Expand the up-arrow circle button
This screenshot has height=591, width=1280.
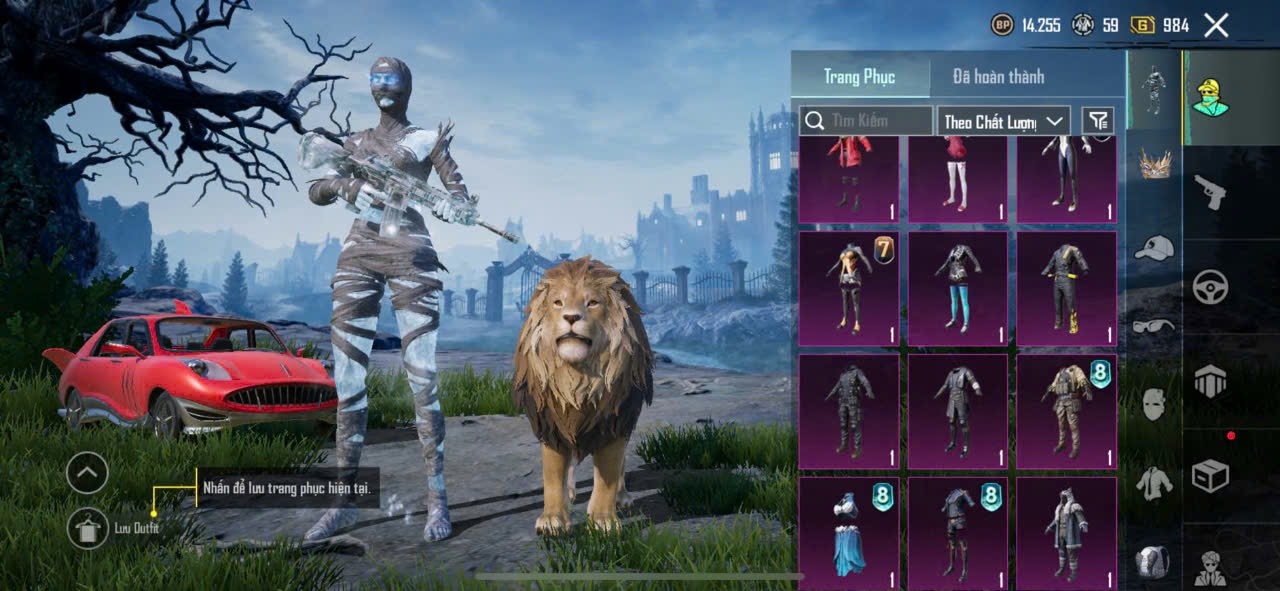click(87, 473)
